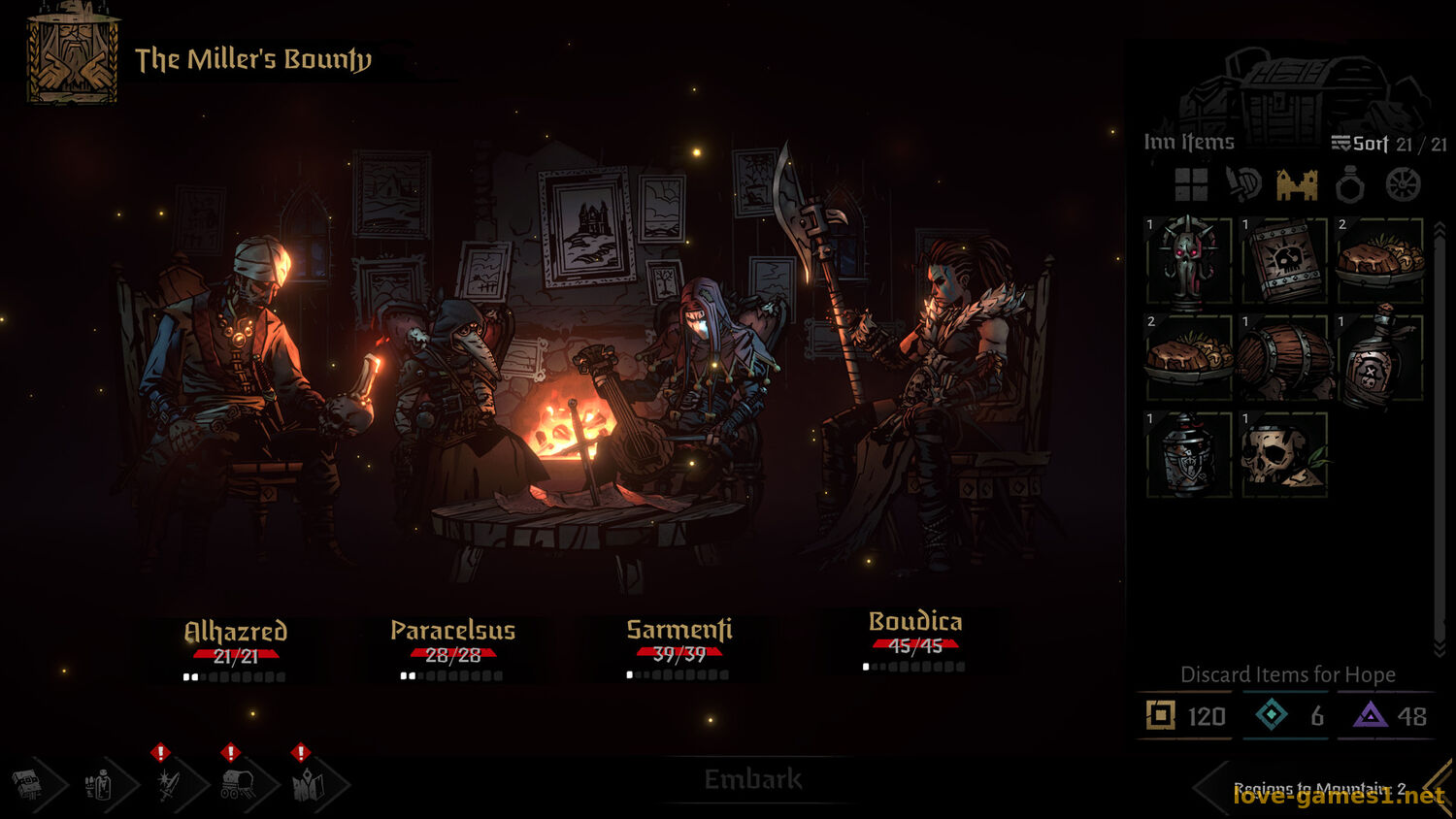The image size is (1456, 819).
Task: Sort the inn items
Action: (x=1360, y=144)
